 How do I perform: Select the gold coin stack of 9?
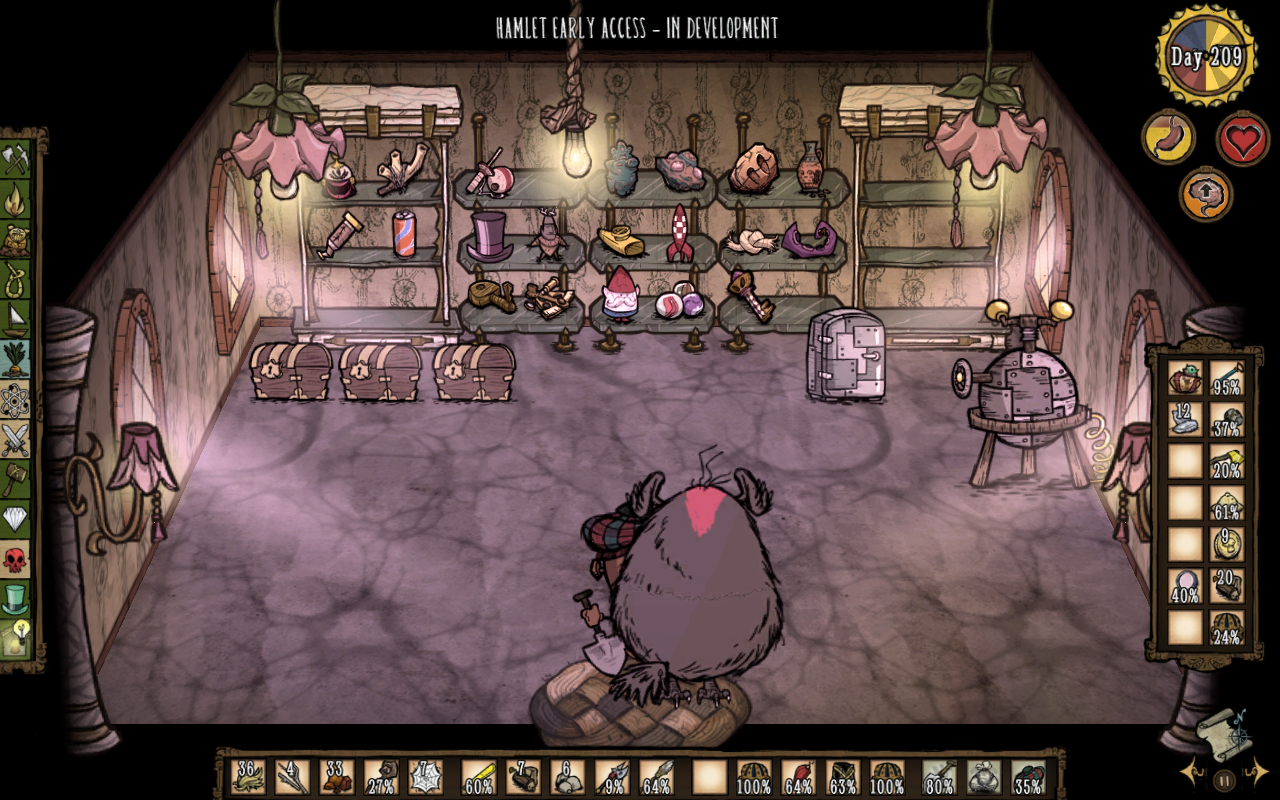coord(1227,544)
